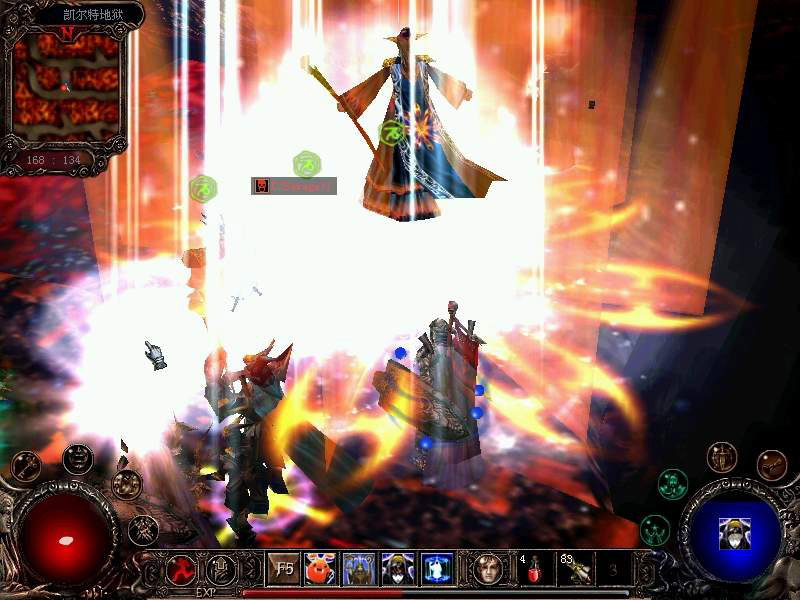The height and width of the screenshot is (600, 800).
Task: Open the demon face round button
Action: pos(78,459)
